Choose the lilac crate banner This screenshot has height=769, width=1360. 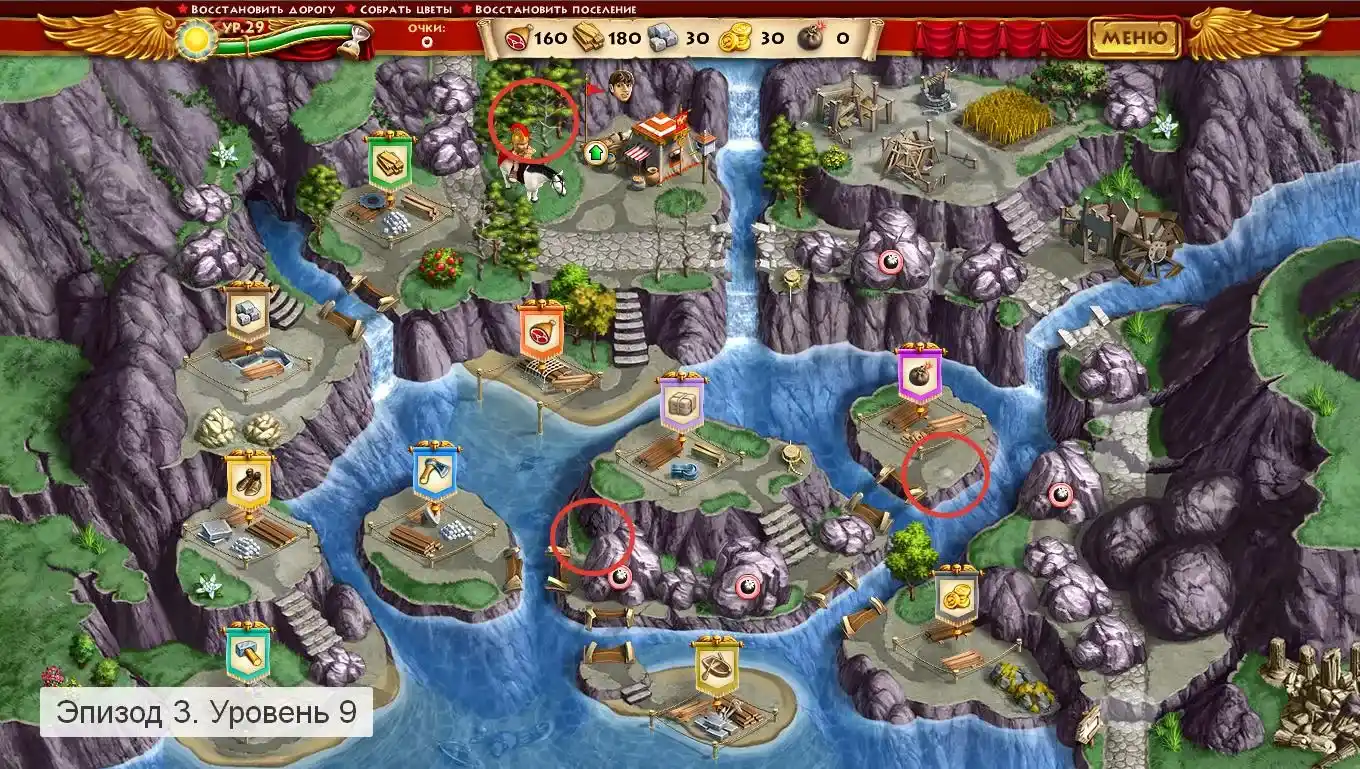tap(682, 403)
